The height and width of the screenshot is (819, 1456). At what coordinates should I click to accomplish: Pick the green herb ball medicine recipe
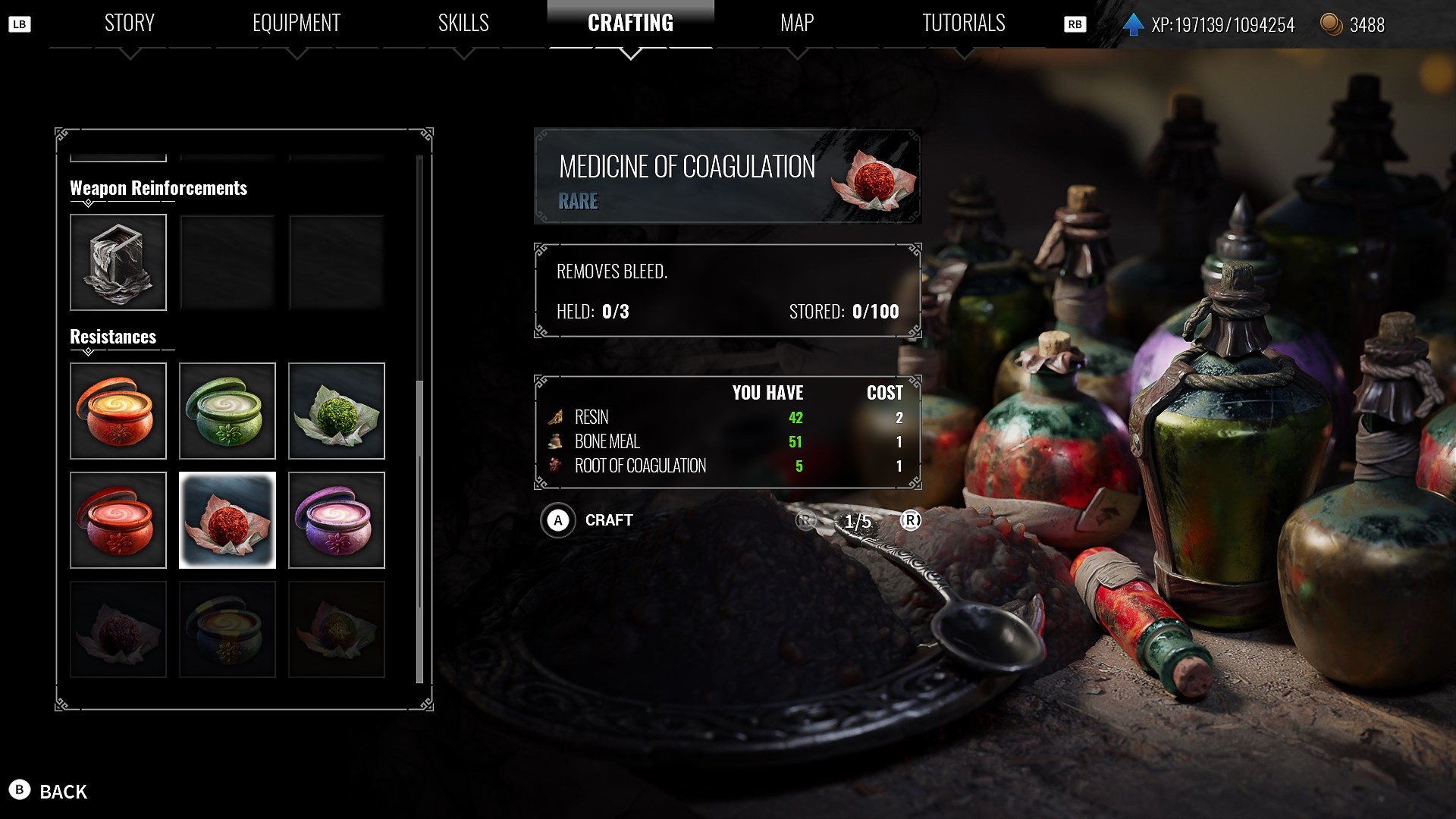click(x=337, y=411)
